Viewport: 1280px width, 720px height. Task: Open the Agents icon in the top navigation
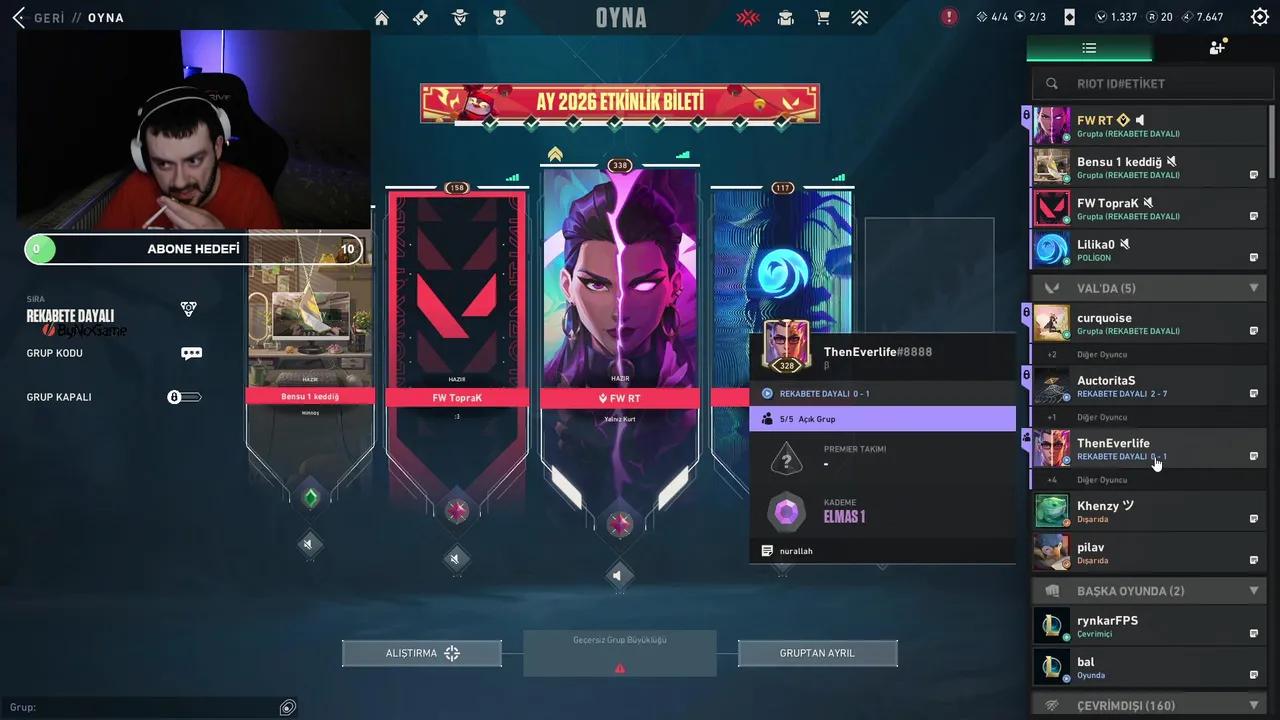(460, 17)
